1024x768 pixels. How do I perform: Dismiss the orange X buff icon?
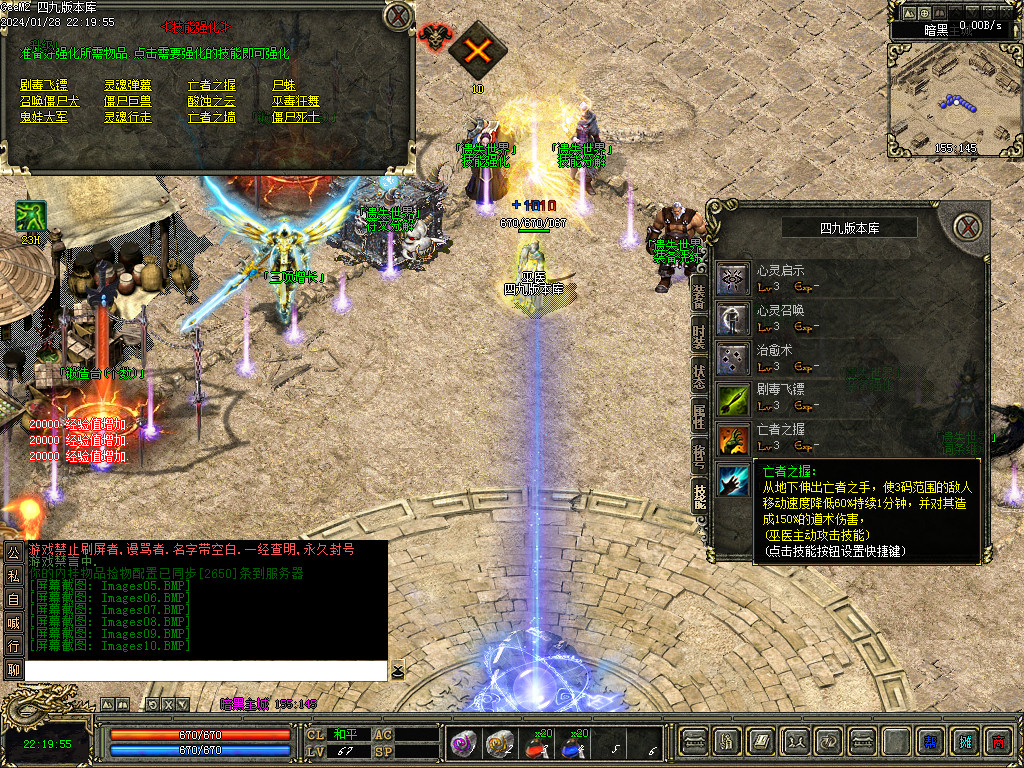pyautogui.click(x=477, y=50)
